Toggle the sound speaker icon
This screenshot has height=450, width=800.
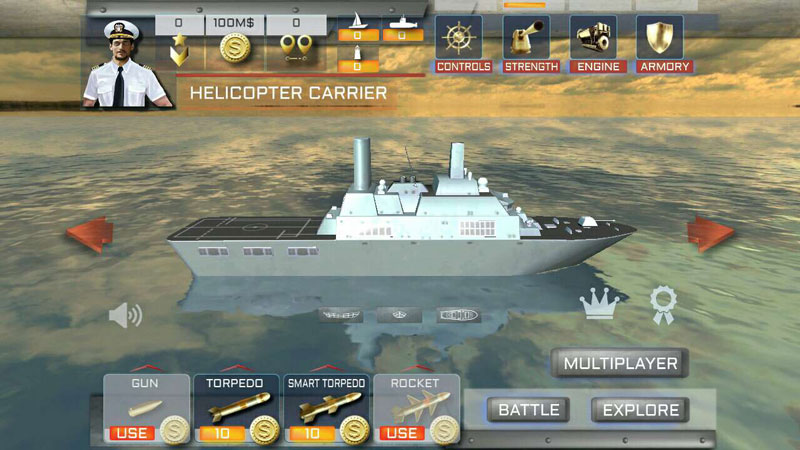click(x=125, y=316)
